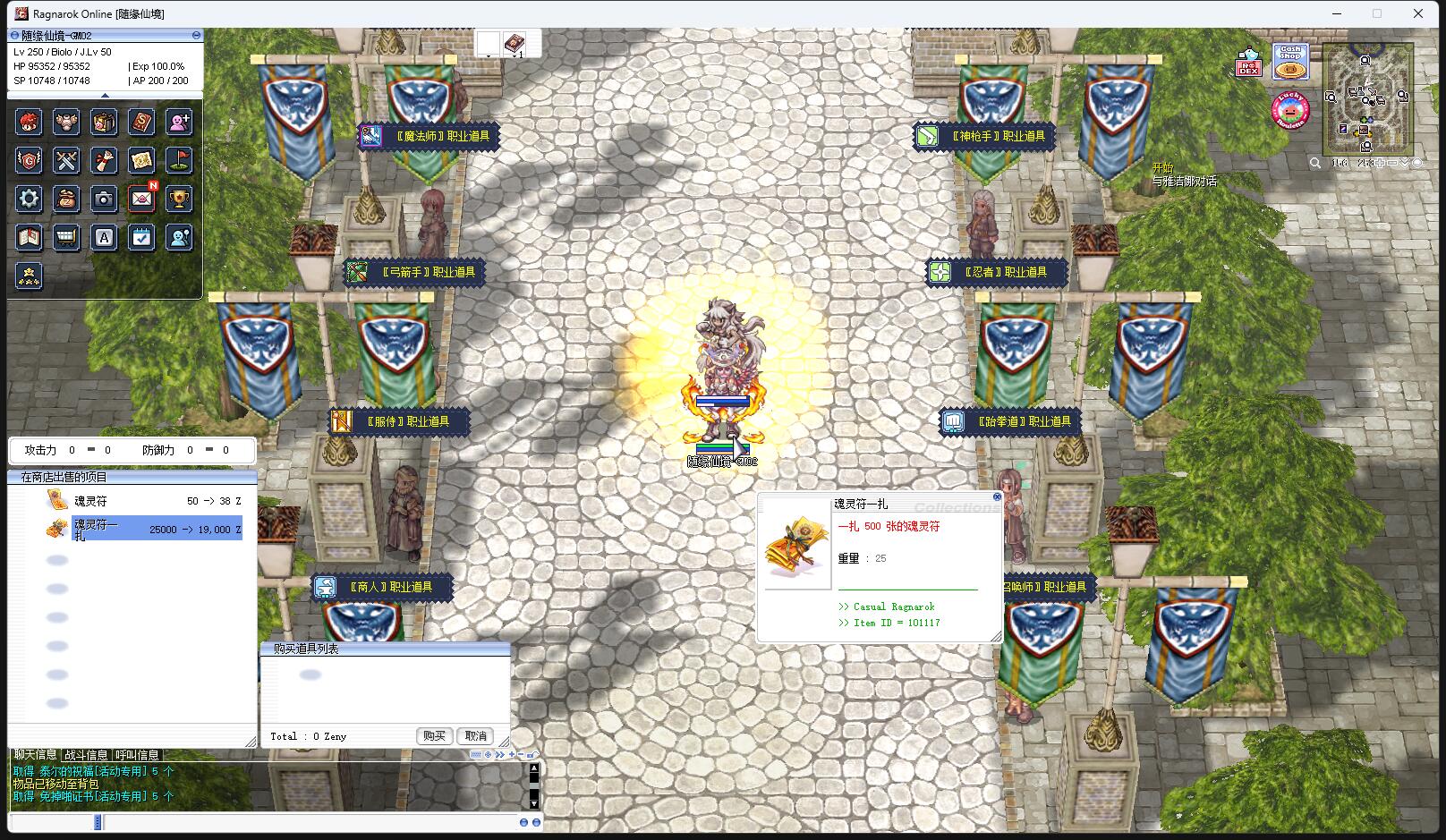This screenshot has height=840, width=1446.
Task: Switch to the 呼叫信息 chat tab
Action: [x=137, y=755]
